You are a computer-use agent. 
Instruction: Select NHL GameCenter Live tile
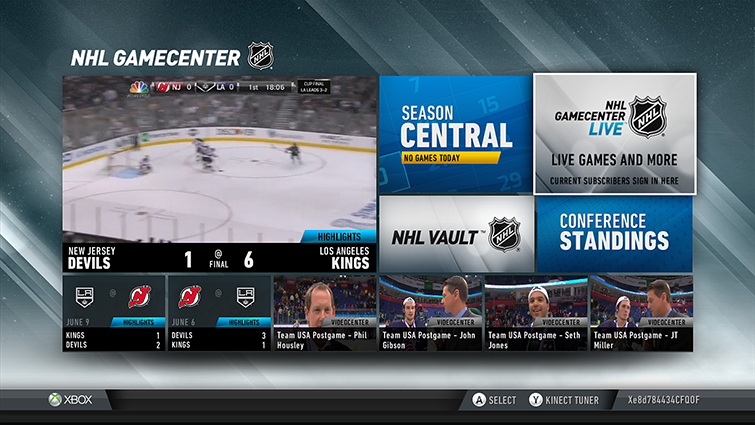pos(614,133)
